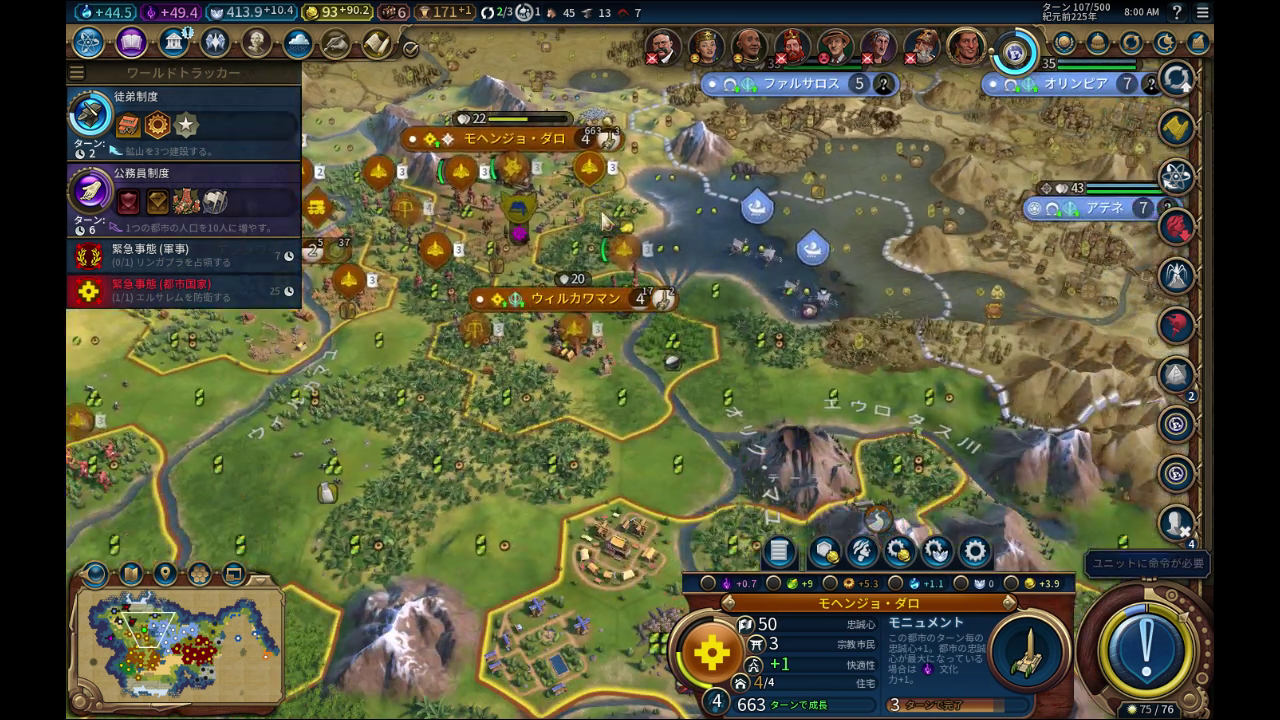This screenshot has height=720, width=1280.
Task: Open the city details list icon
Action: point(779,551)
